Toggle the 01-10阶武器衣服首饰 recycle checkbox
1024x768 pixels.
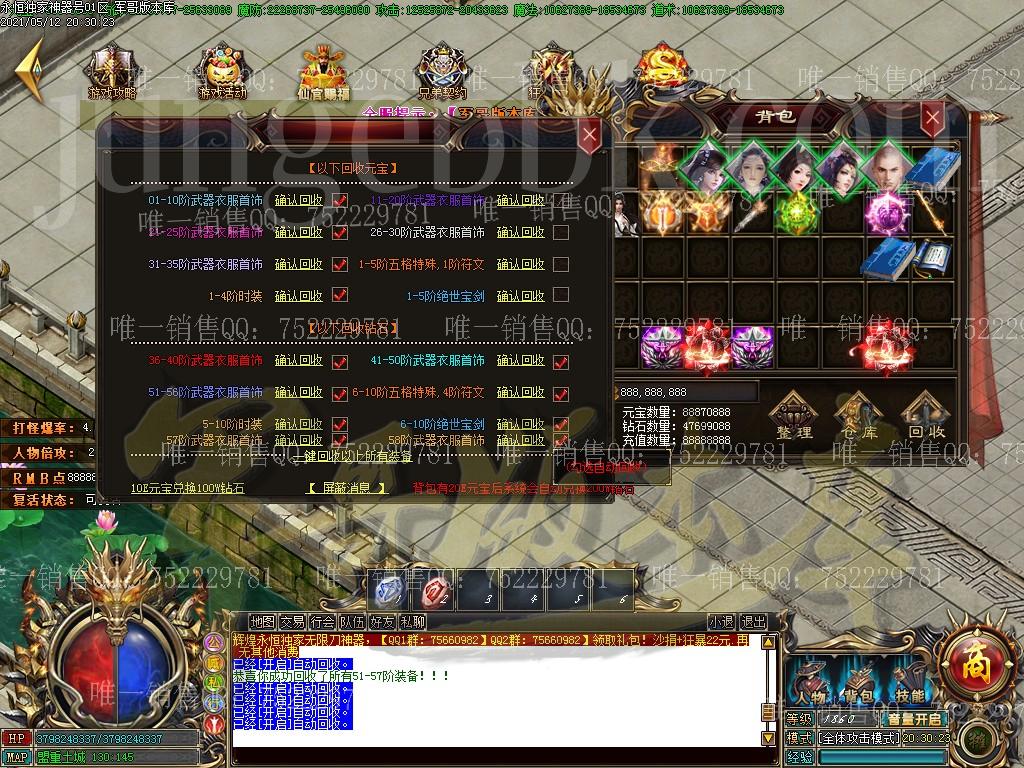pos(340,201)
